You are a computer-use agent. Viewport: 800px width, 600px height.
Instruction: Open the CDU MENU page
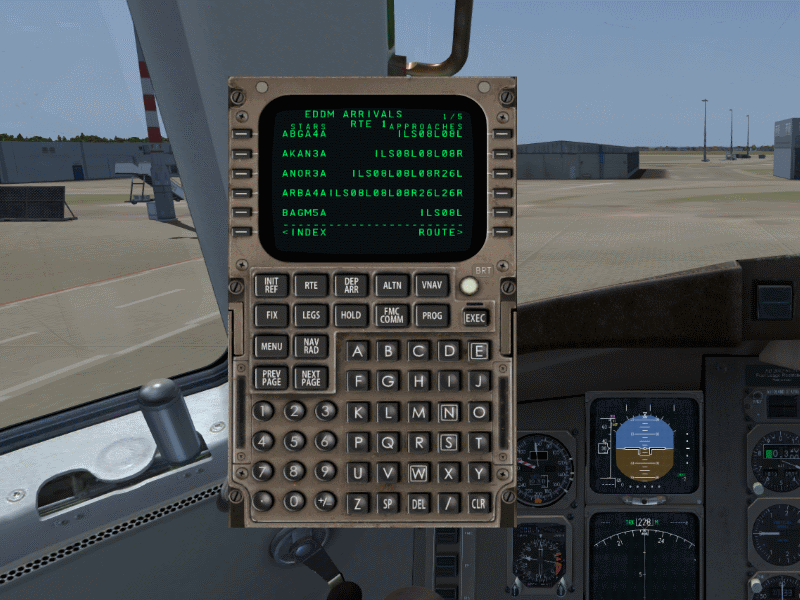click(x=271, y=347)
